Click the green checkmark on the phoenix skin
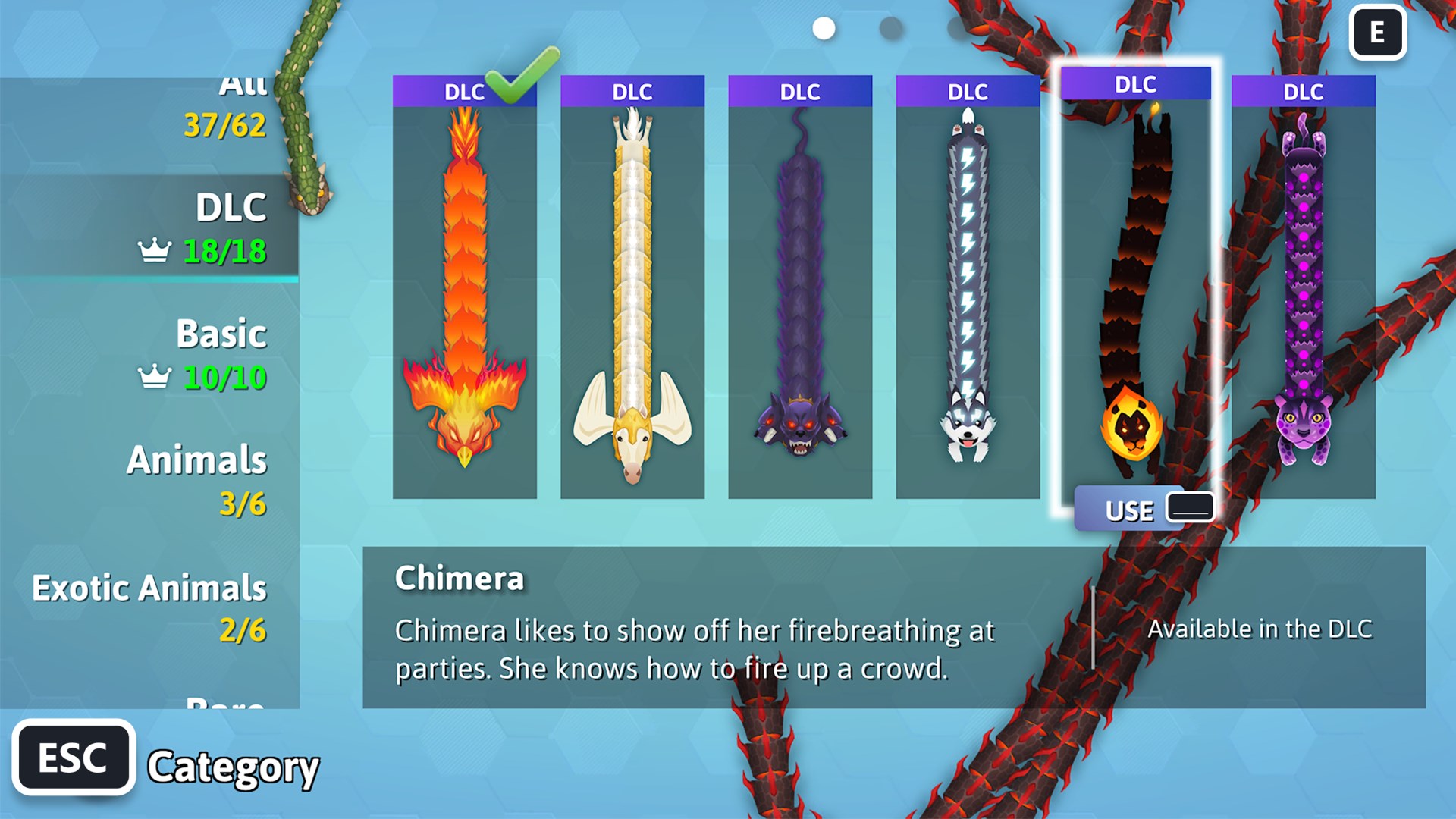This screenshot has width=1456, height=819. click(x=510, y=85)
